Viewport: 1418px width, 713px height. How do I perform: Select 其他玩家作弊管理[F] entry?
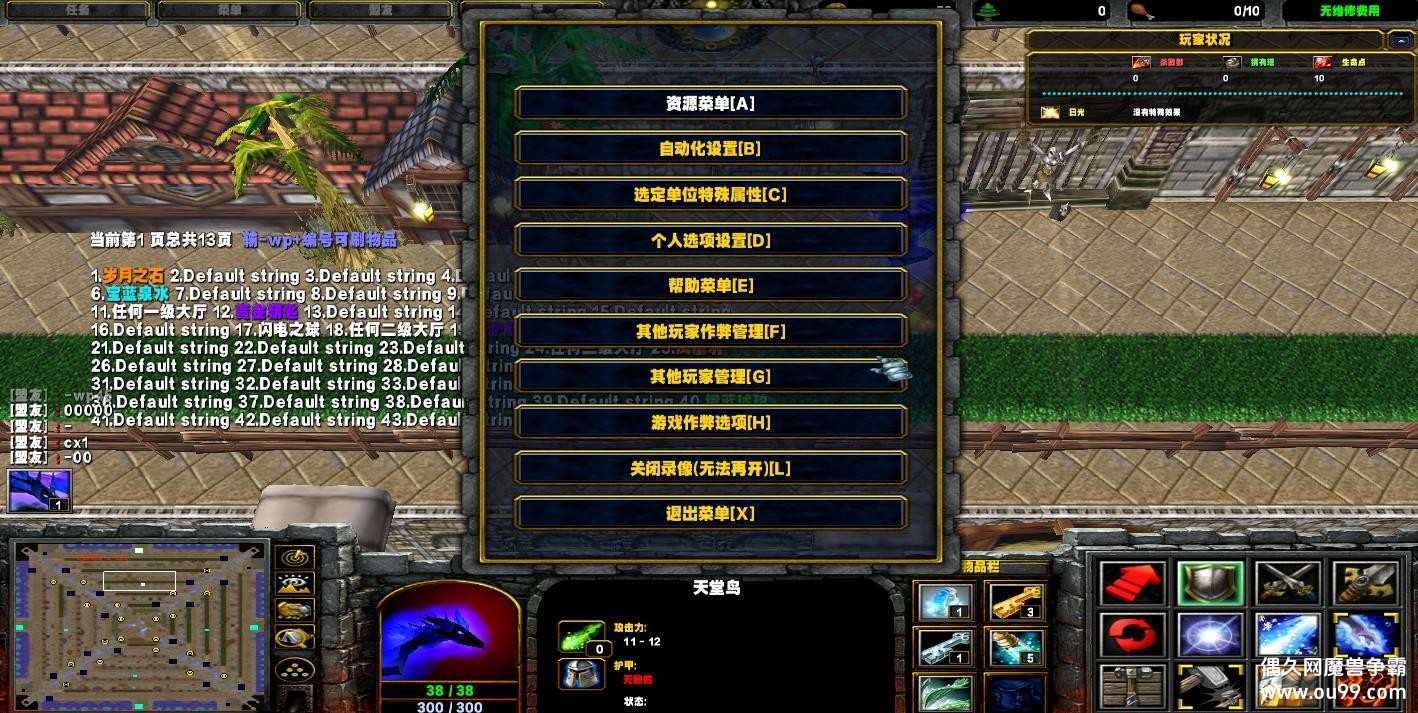[710, 331]
